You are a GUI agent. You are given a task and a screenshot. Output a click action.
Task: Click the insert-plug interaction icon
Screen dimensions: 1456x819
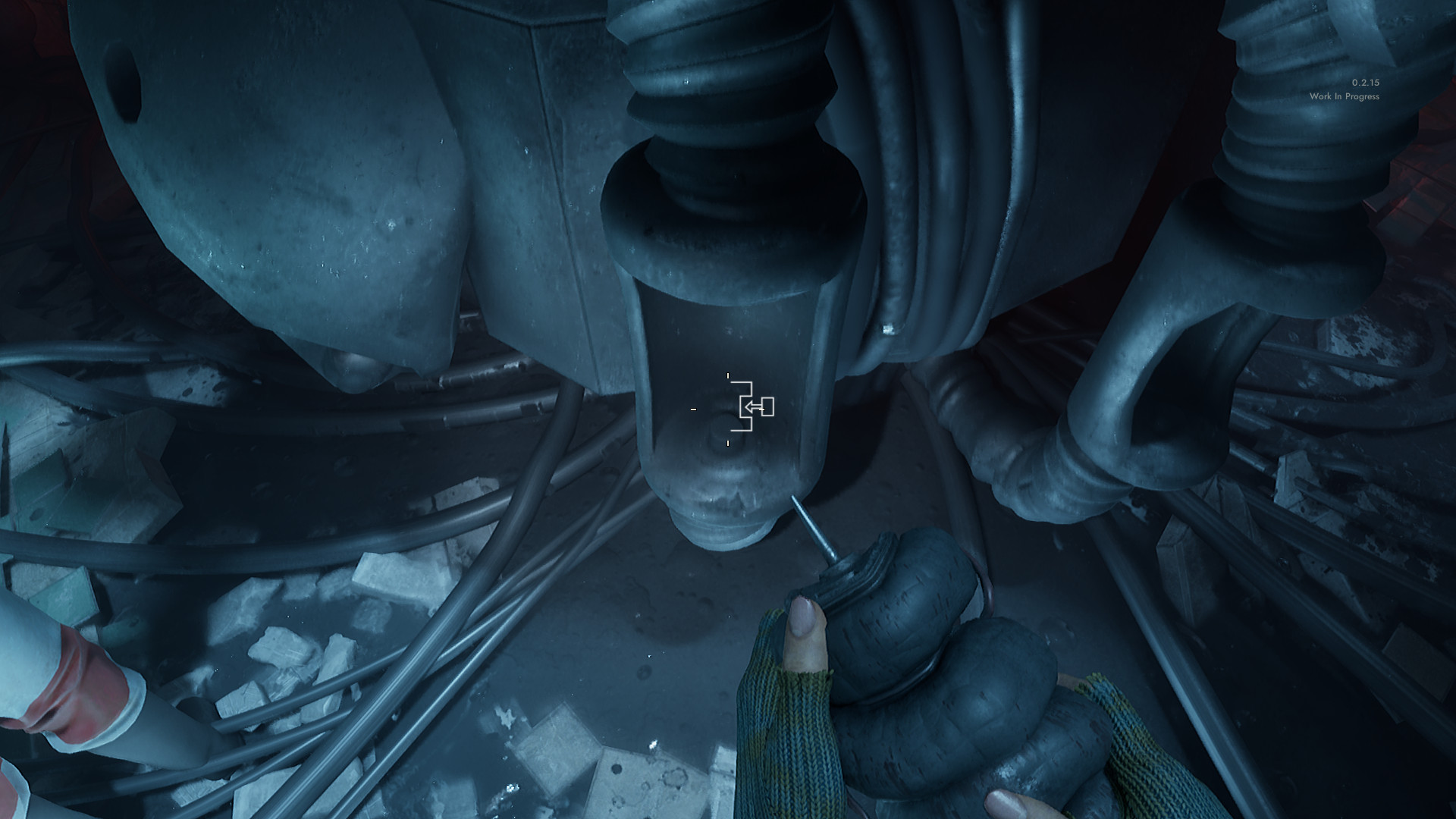coord(754,407)
